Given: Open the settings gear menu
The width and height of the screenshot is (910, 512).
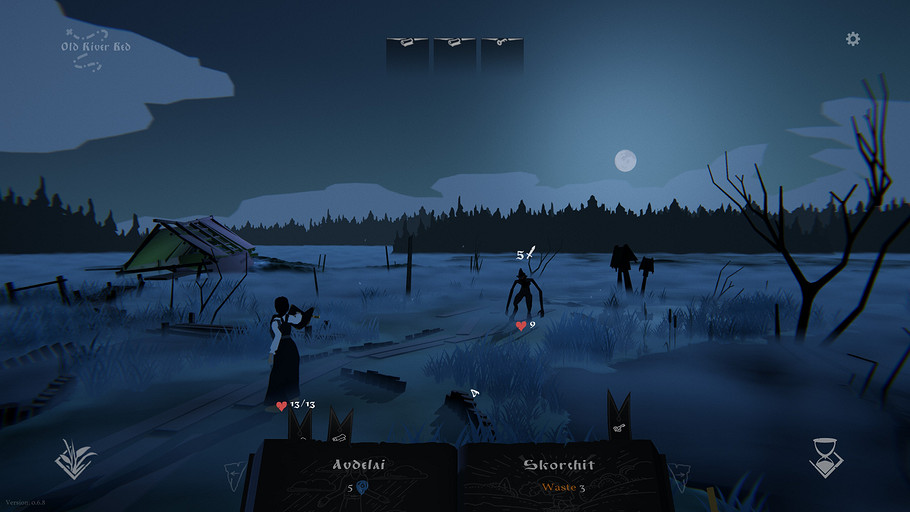Looking at the screenshot, I should pos(853,39).
